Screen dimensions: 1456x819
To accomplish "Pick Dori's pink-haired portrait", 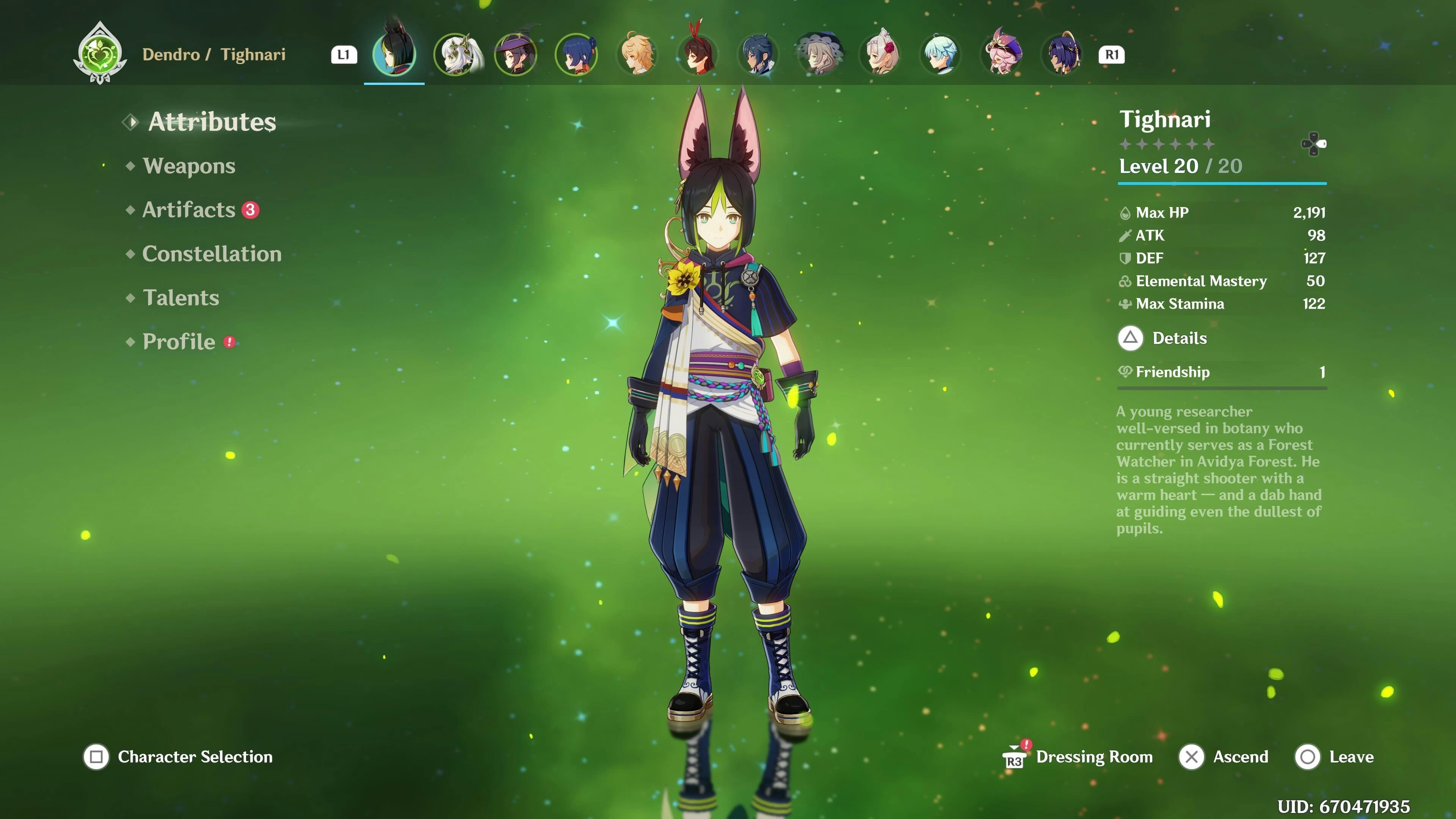I will coord(1001,54).
